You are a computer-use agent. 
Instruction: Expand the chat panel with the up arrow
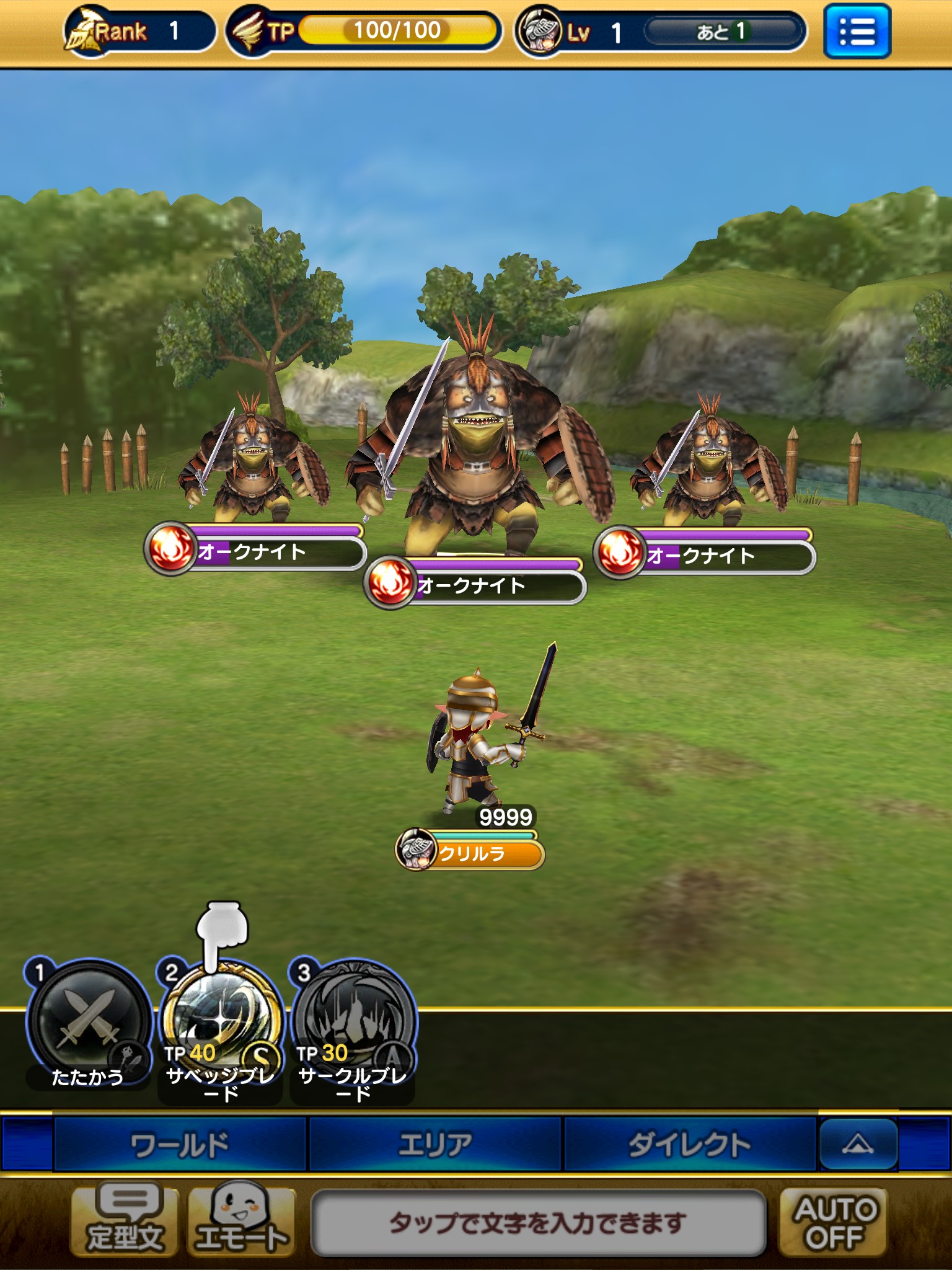(x=858, y=1143)
